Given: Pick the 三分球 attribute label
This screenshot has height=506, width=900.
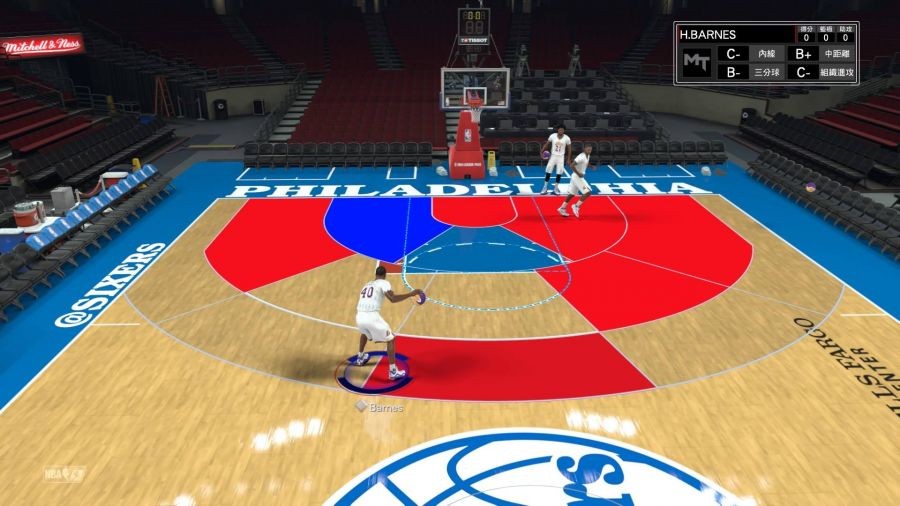Looking at the screenshot, I should [x=766, y=72].
